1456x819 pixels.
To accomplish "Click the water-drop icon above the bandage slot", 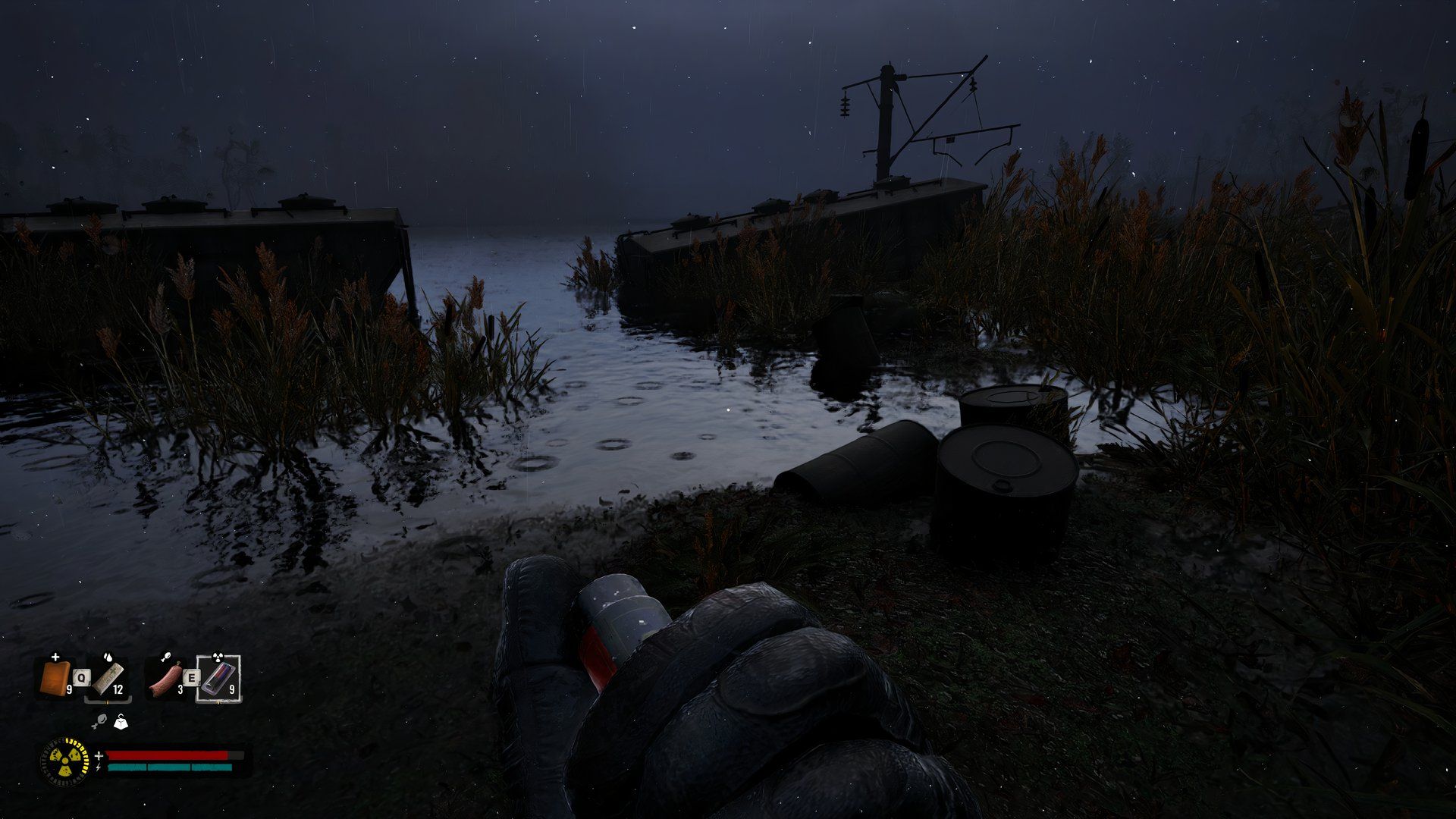I will (108, 657).
